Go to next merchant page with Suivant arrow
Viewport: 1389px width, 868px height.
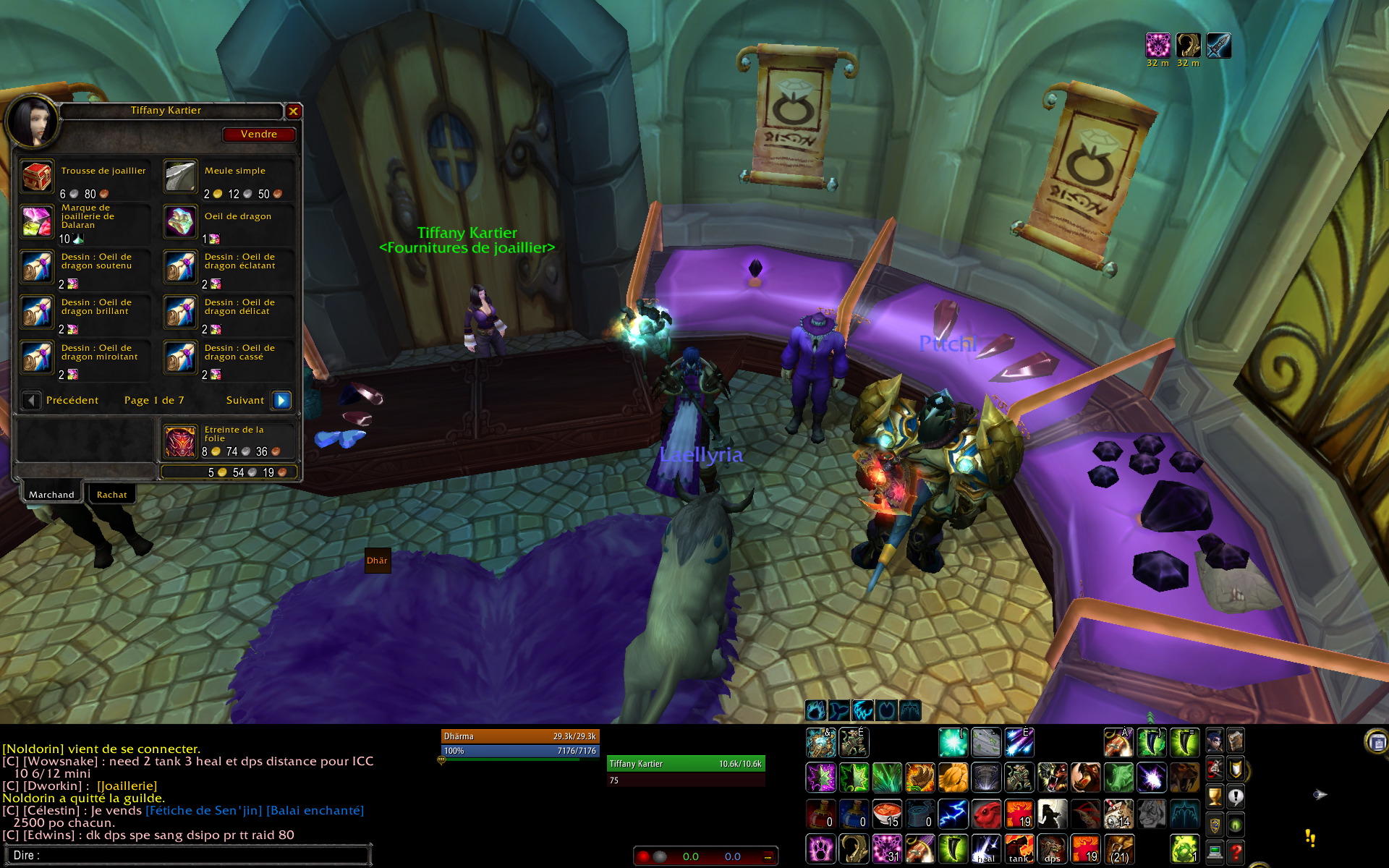[281, 400]
